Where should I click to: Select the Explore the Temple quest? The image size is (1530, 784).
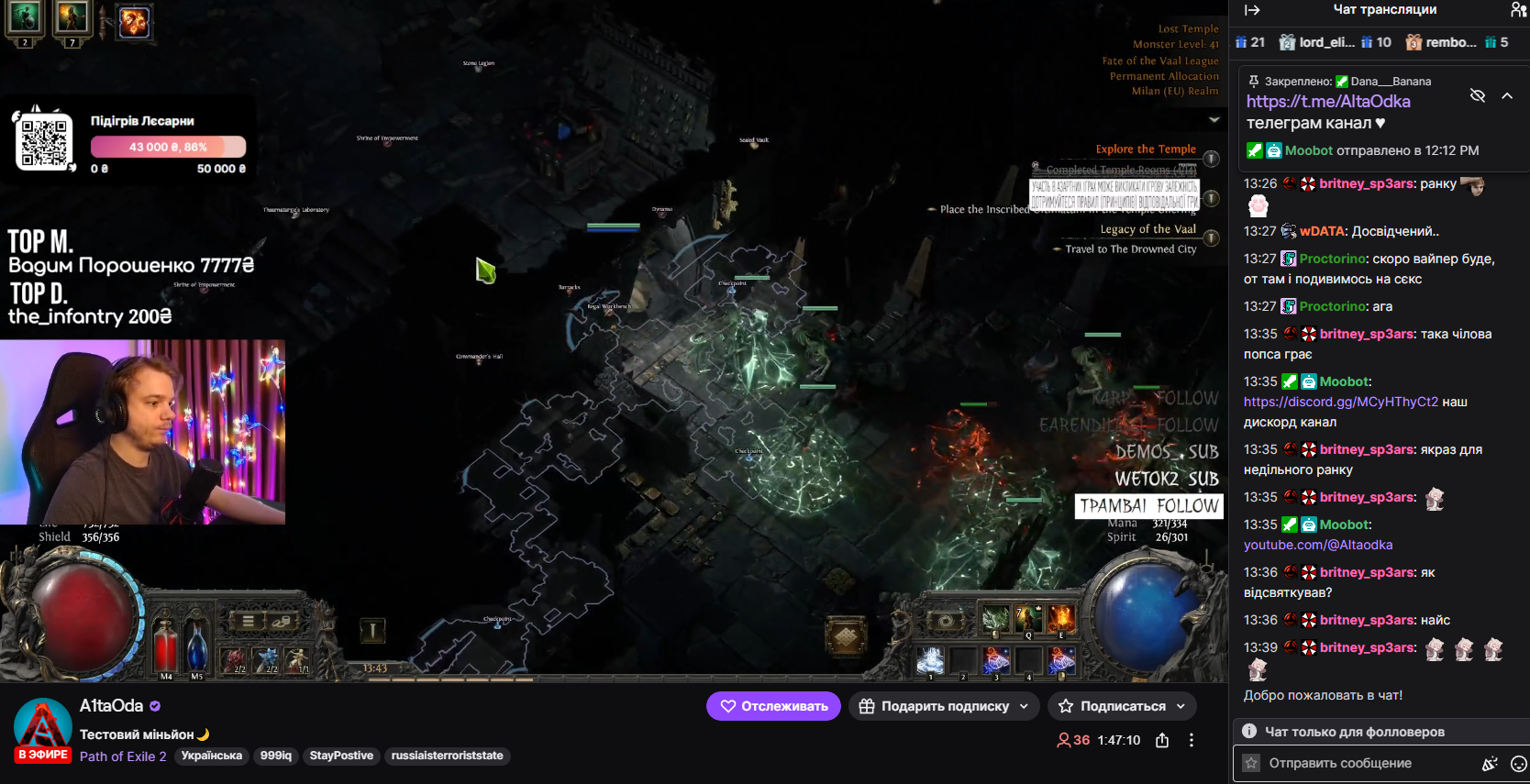pos(1146,149)
